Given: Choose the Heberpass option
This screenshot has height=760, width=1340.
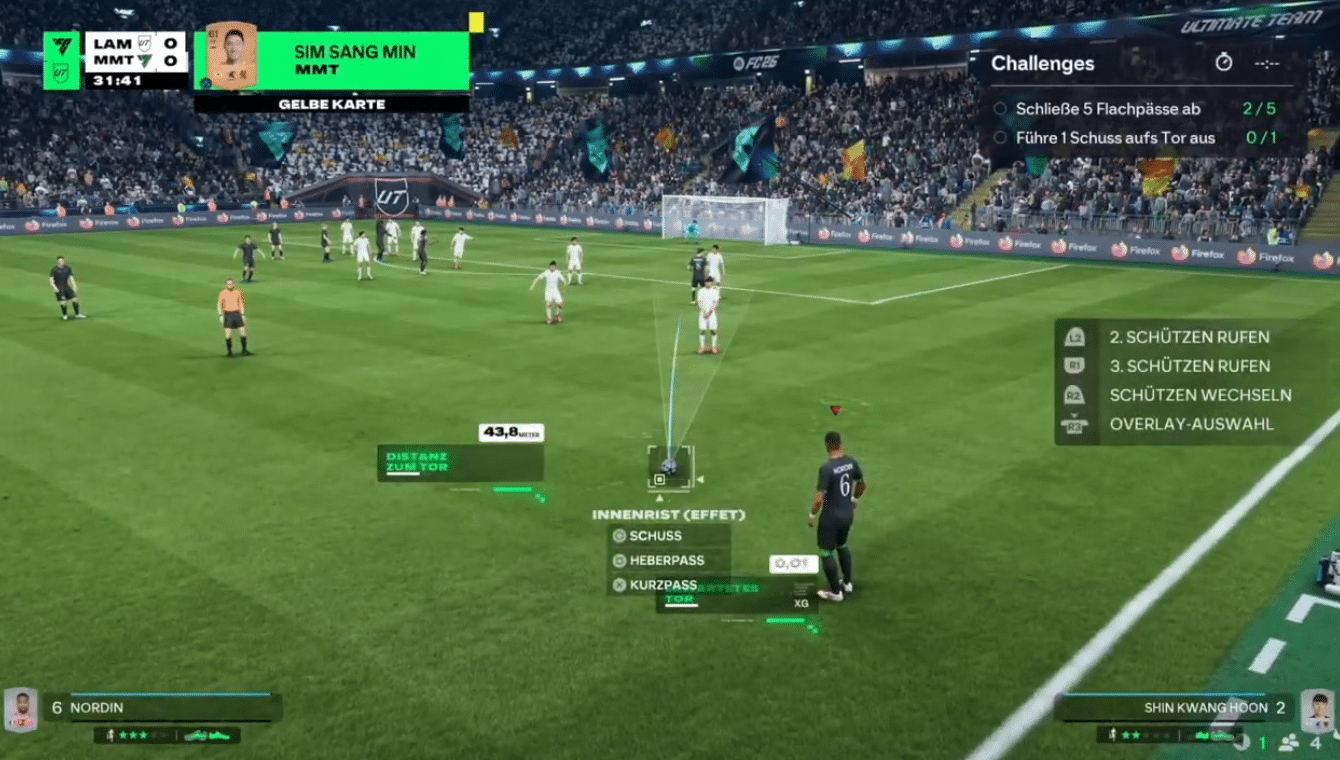Looking at the screenshot, I should [666, 561].
